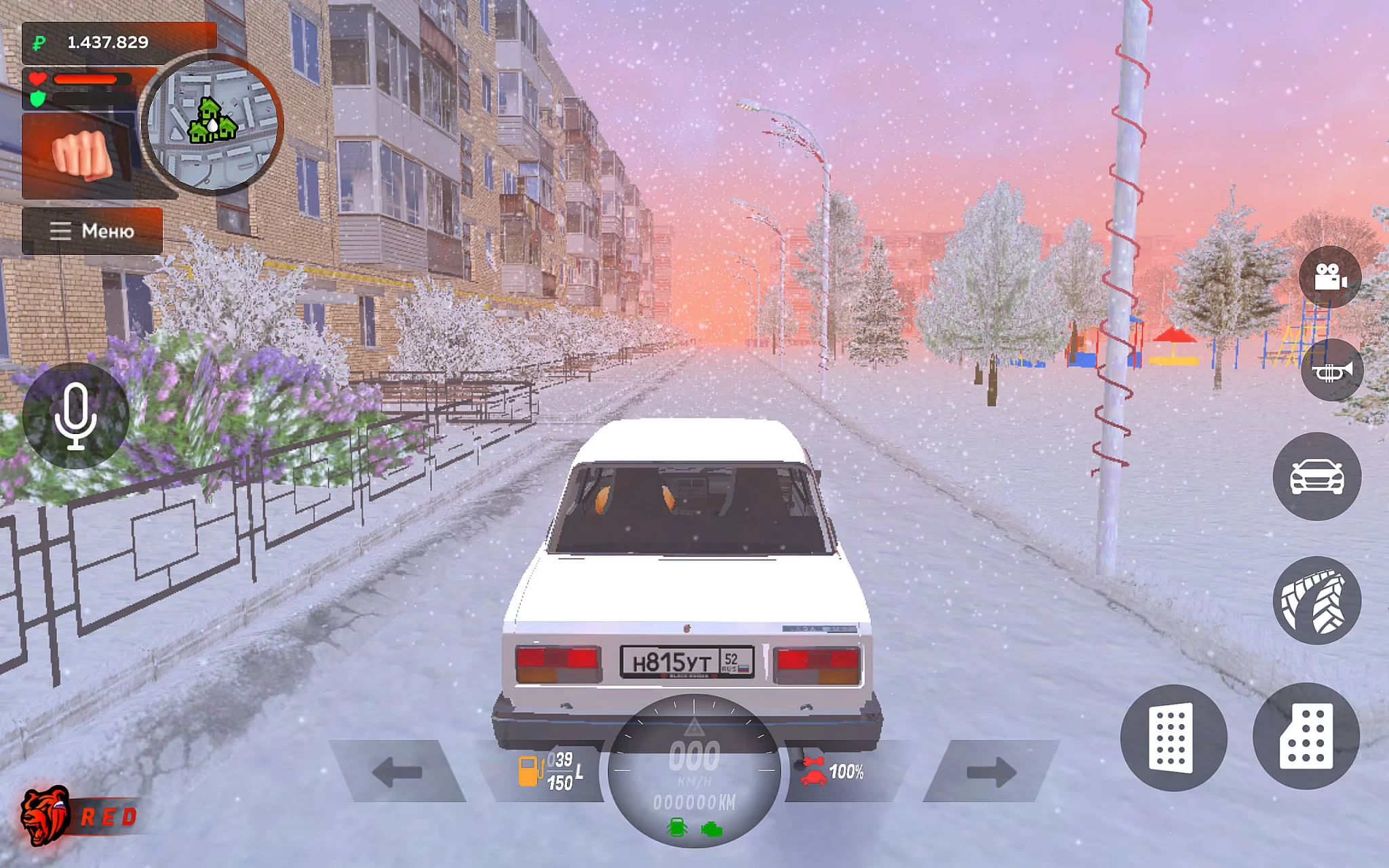Open the circular minimap
The height and width of the screenshot is (868, 1389).
tap(212, 125)
